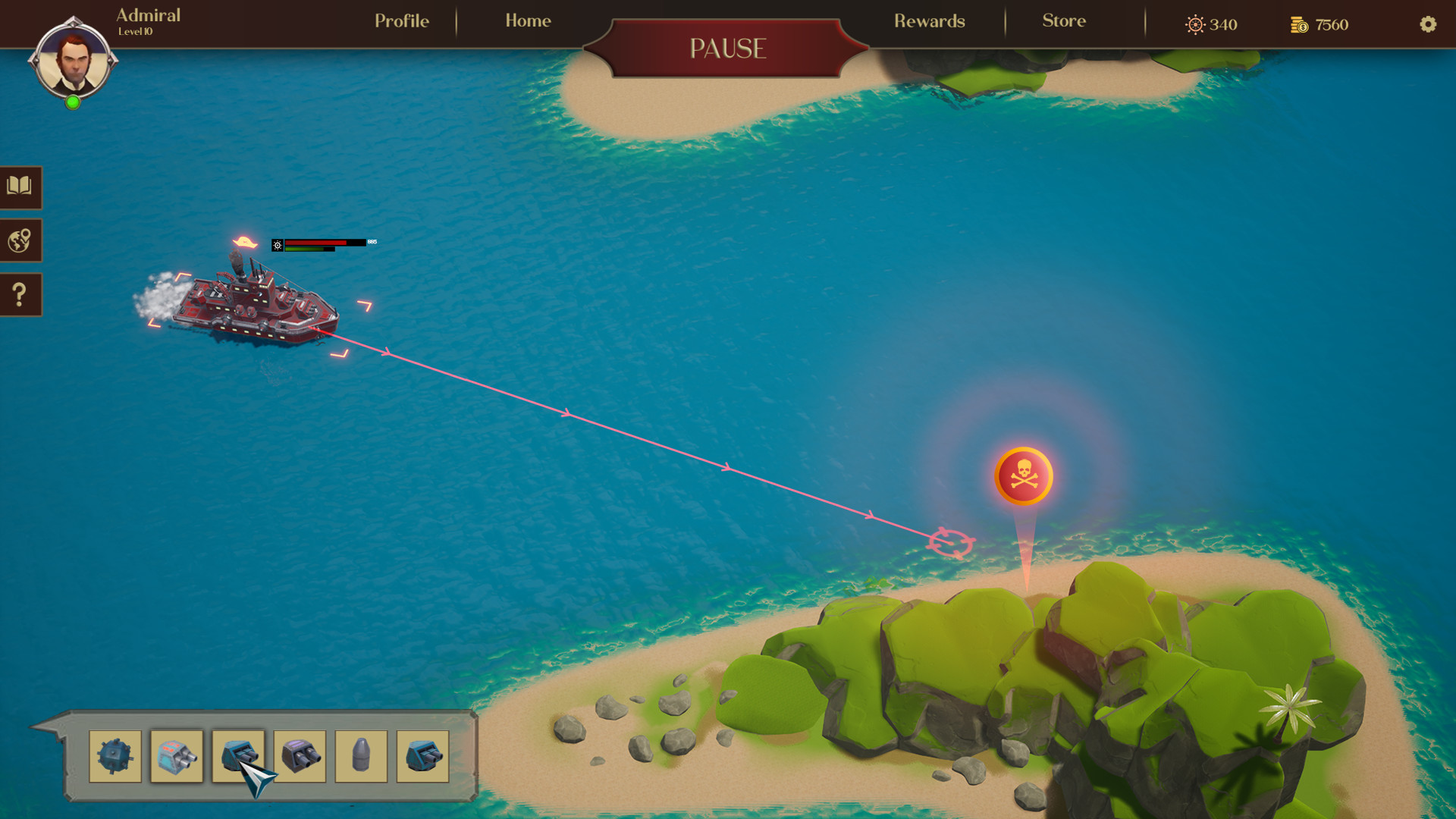
Task: Open the ship journal book
Action: click(x=20, y=188)
